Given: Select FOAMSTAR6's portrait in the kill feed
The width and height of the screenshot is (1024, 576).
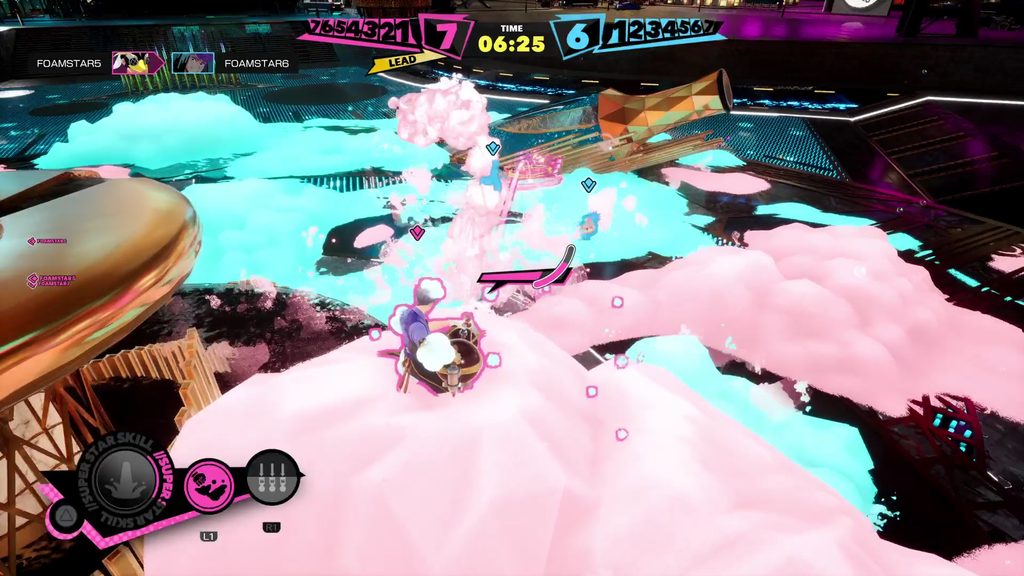Looking at the screenshot, I should pyautogui.click(x=192, y=63).
